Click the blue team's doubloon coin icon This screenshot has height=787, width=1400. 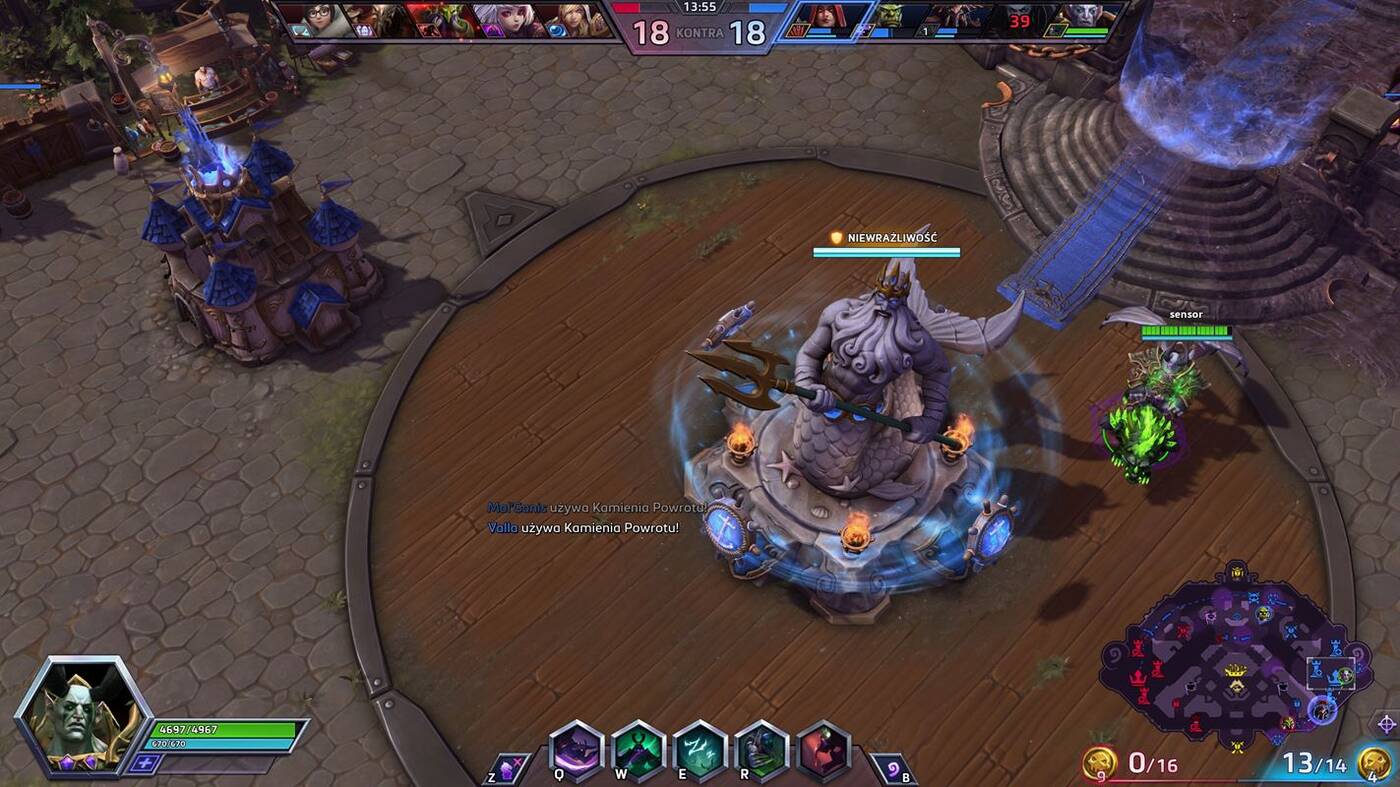pyautogui.click(x=1375, y=762)
